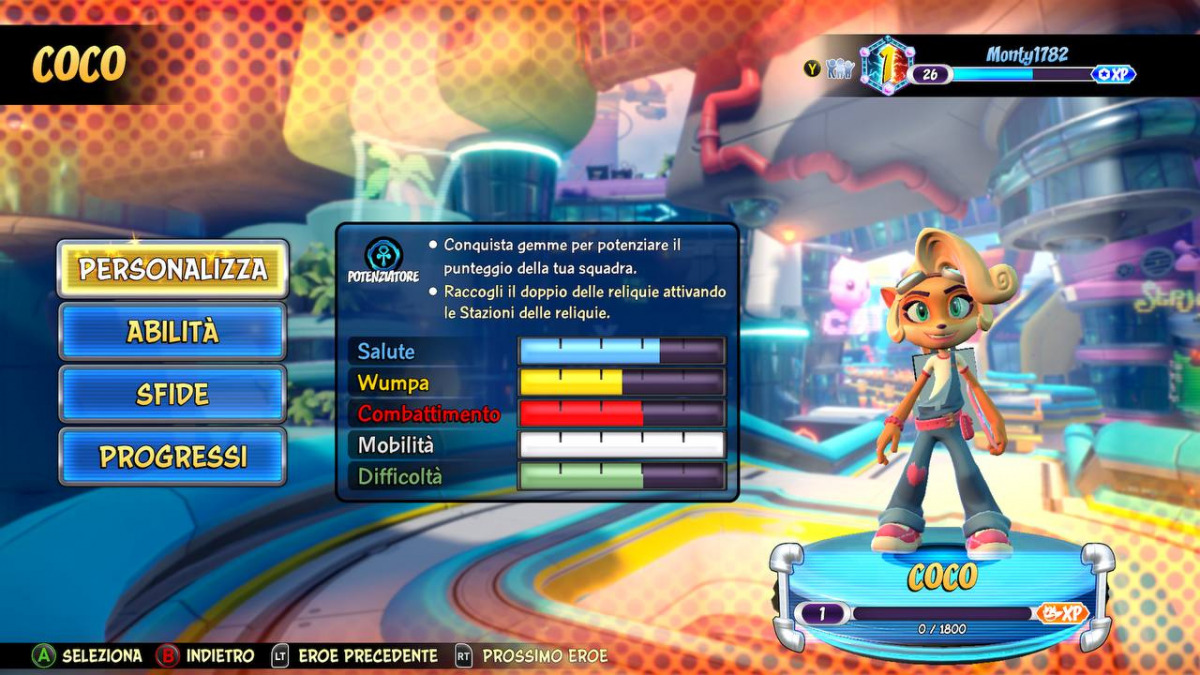The width and height of the screenshot is (1200, 675).
Task: Open the Sfide menu
Action: click(x=172, y=394)
